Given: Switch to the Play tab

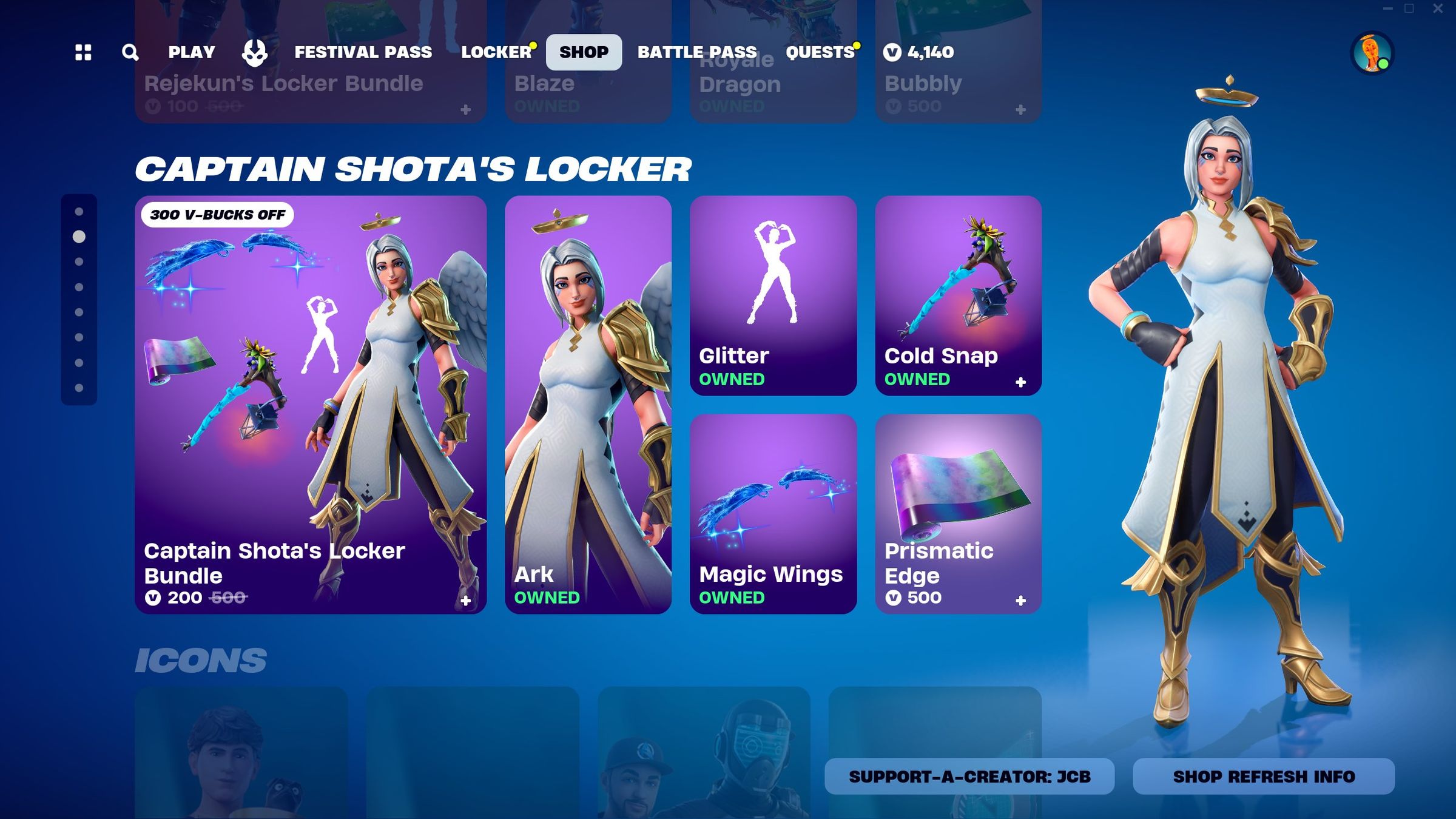Looking at the screenshot, I should tap(192, 52).
